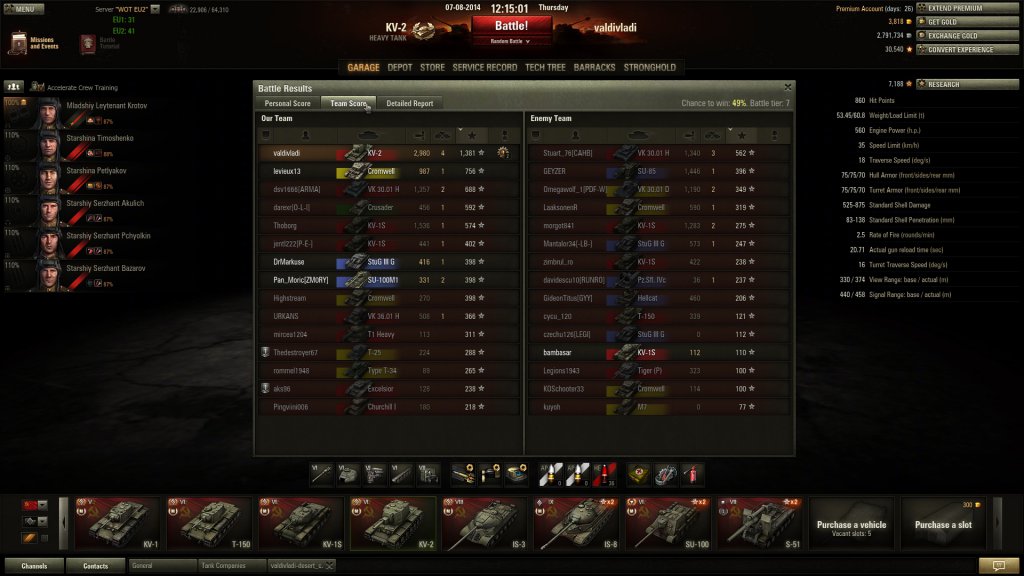The height and width of the screenshot is (576, 1024).
Task: View the Detailed Report tab
Action: 410,103
